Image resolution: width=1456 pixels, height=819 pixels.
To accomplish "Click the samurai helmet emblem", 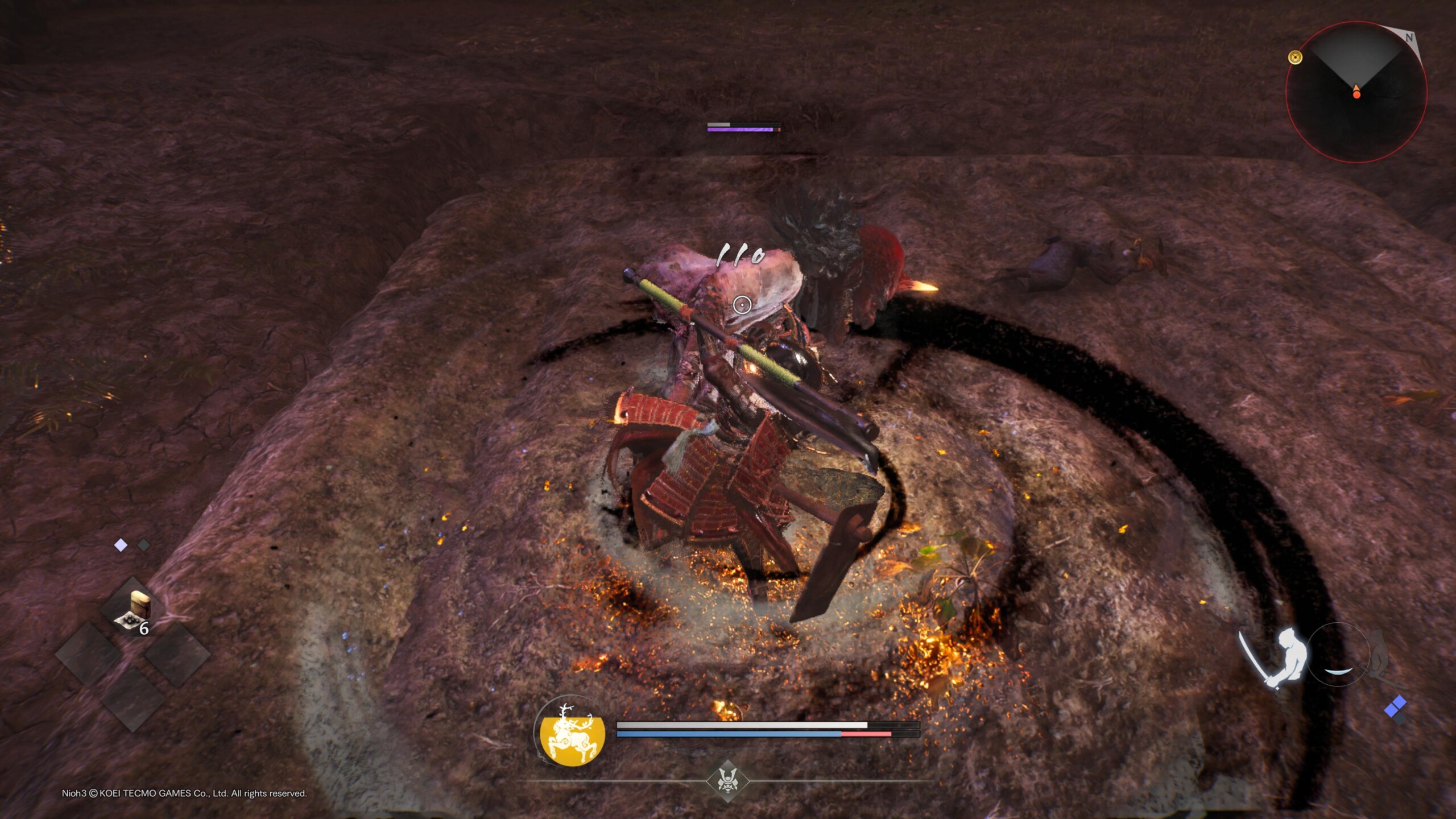I will pyautogui.click(x=727, y=780).
